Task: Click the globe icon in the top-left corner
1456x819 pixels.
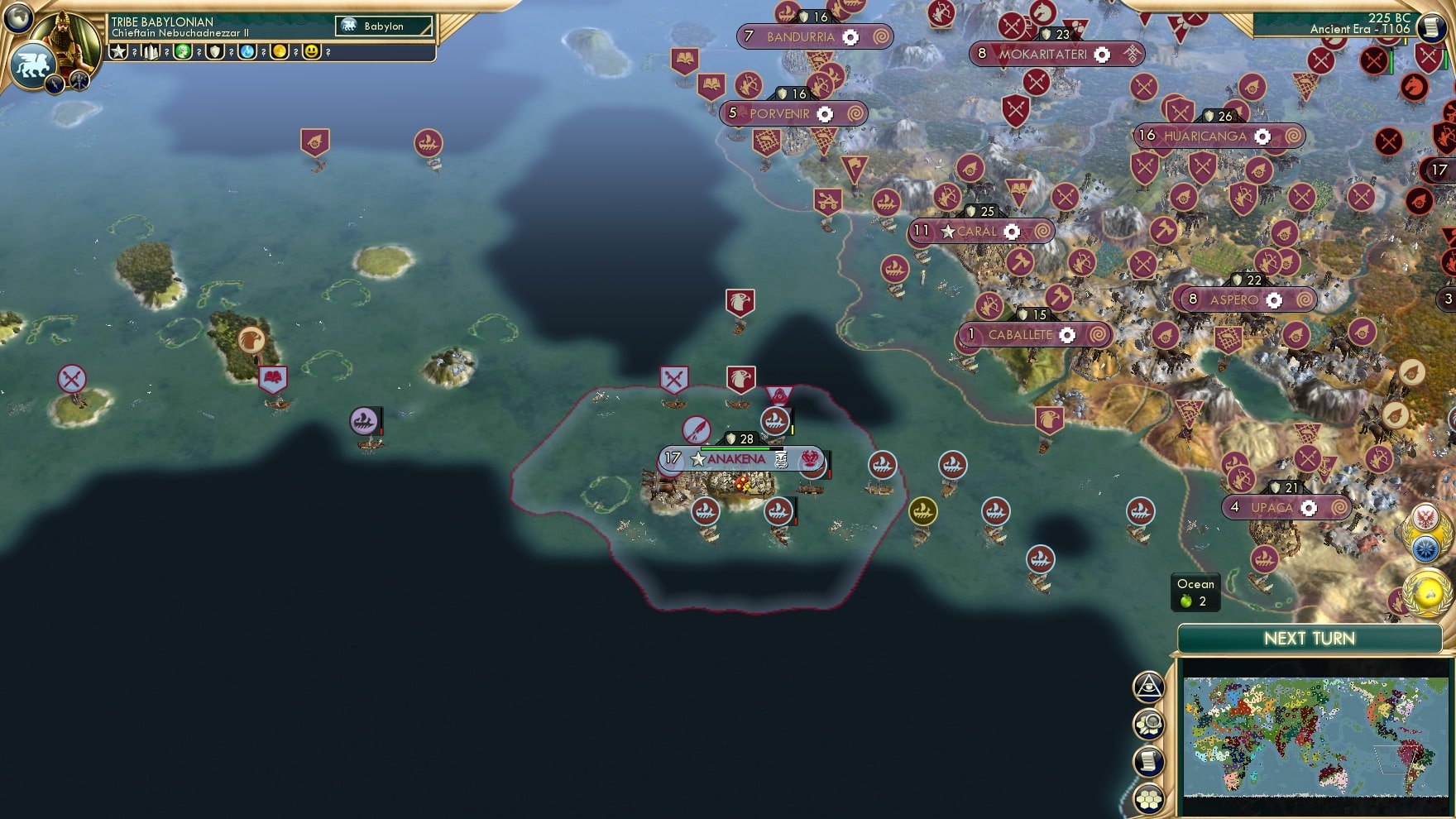Action: point(18,18)
